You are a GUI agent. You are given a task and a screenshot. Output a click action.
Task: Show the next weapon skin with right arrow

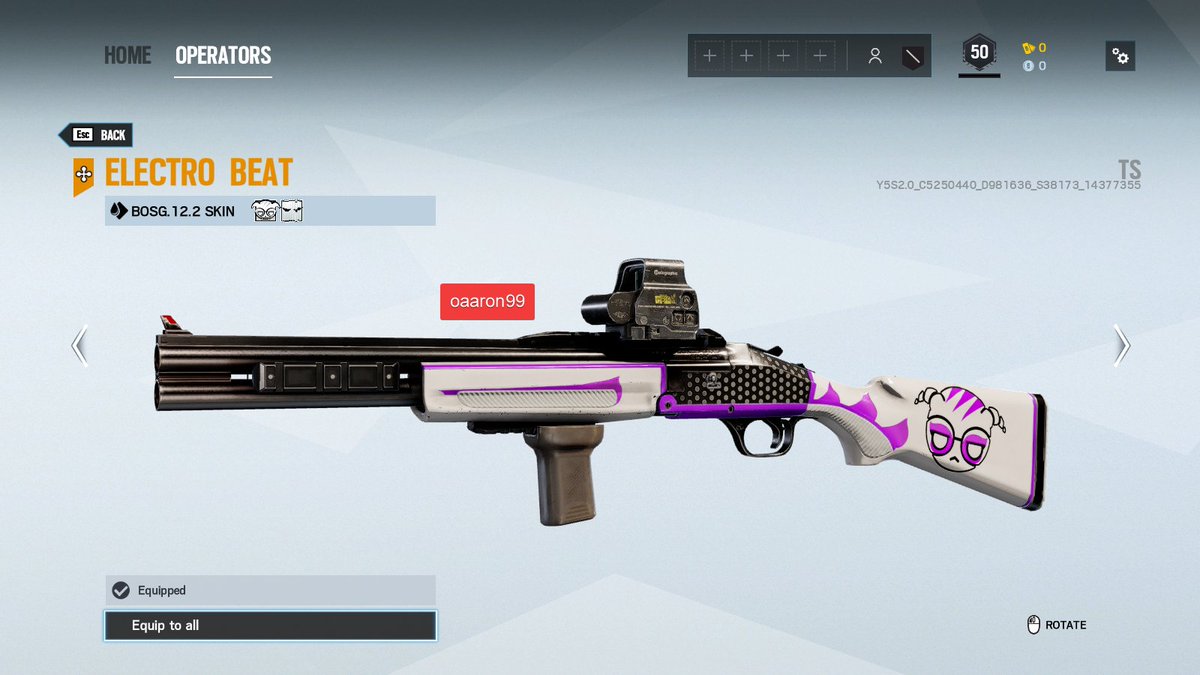1122,346
